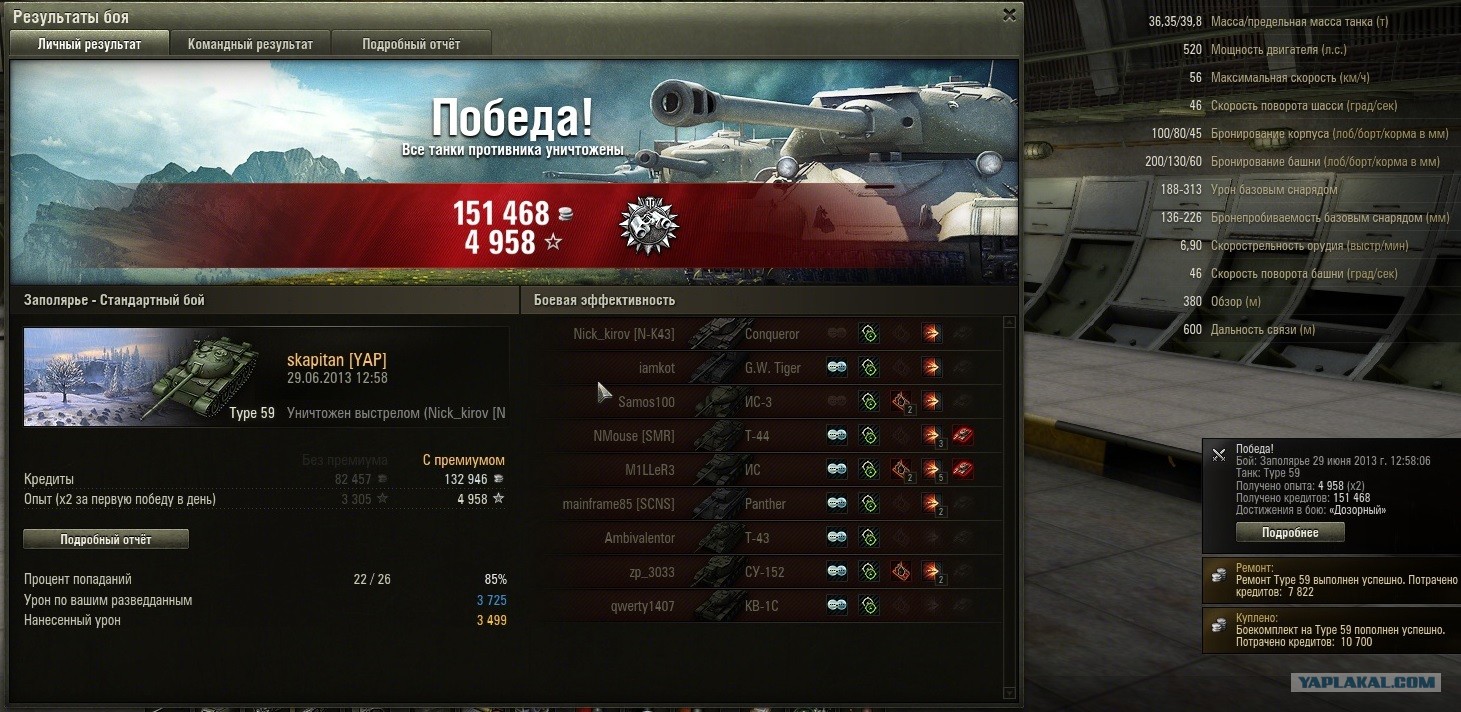
Task: Switch to the Командный результат tab
Action: [x=250, y=44]
